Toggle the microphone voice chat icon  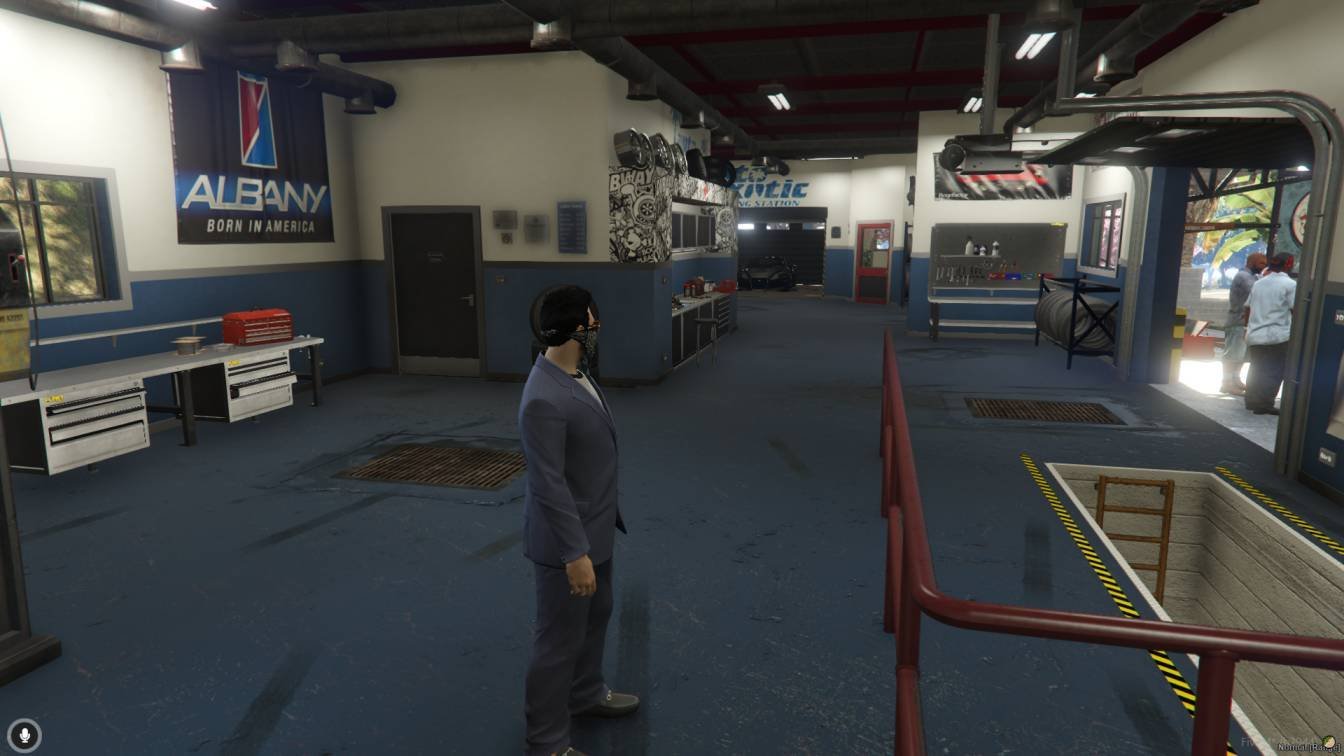(25, 735)
